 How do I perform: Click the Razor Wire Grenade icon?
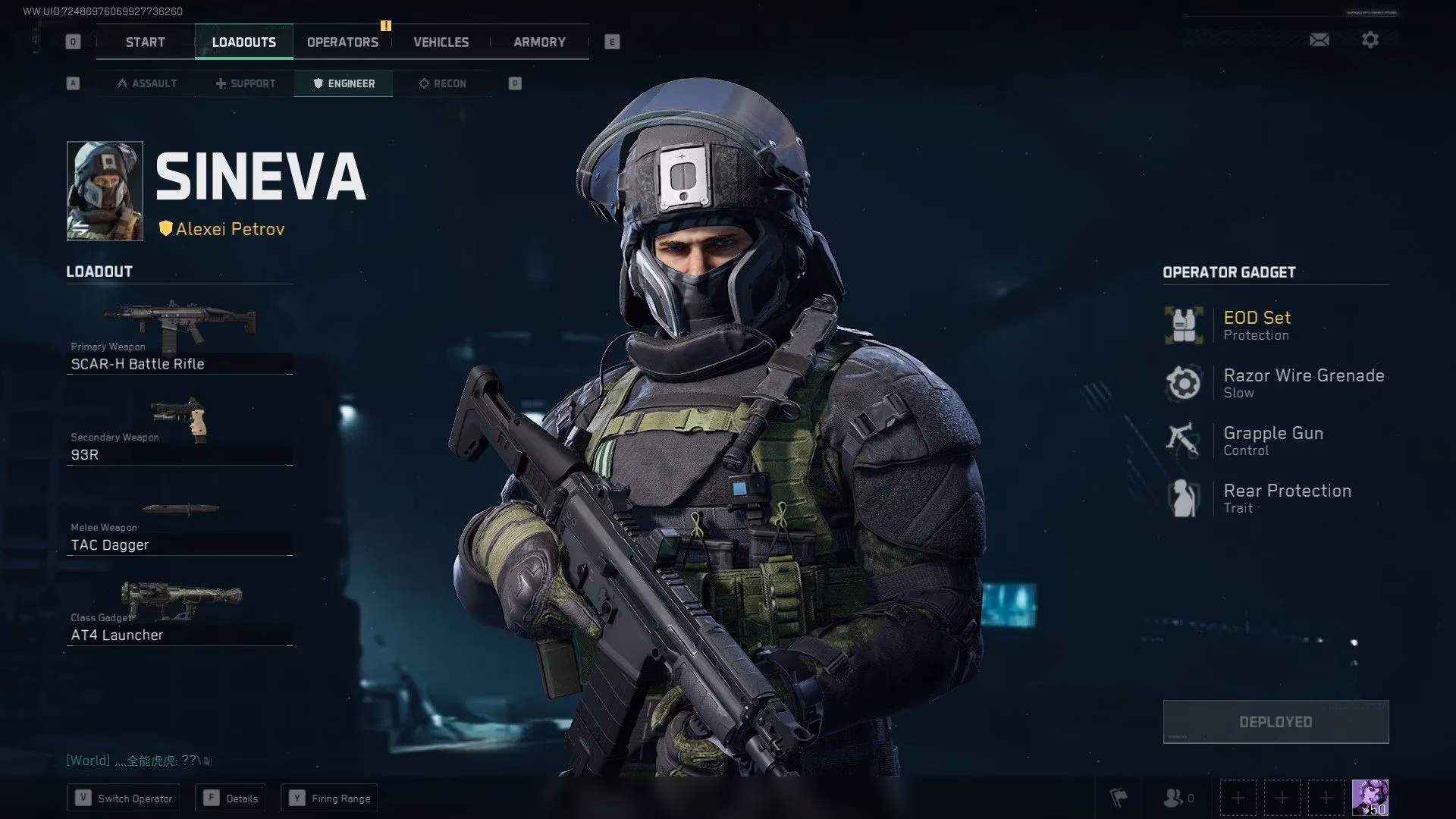click(x=1183, y=382)
